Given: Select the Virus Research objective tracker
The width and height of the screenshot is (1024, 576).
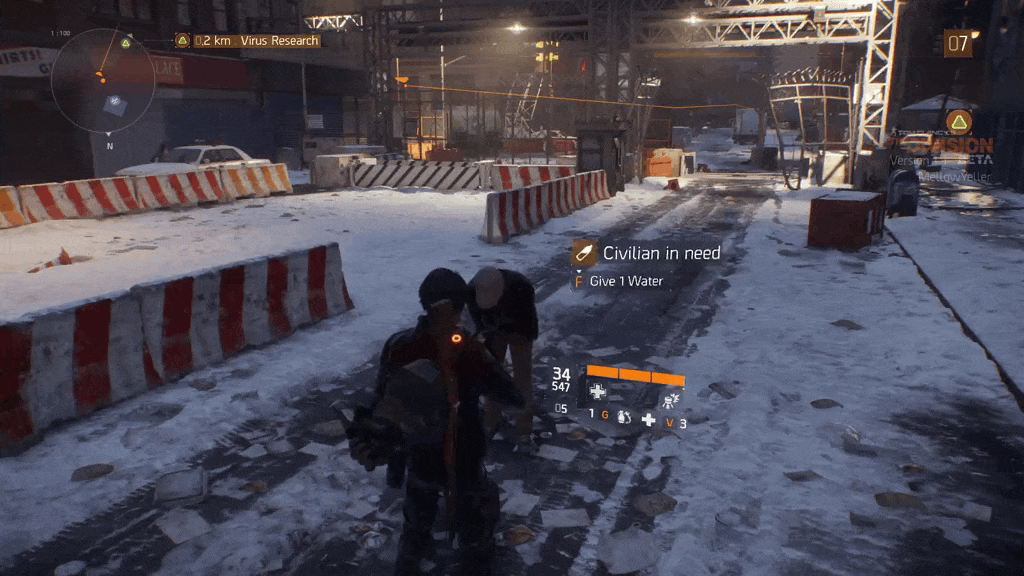Looking at the screenshot, I should 247,41.
